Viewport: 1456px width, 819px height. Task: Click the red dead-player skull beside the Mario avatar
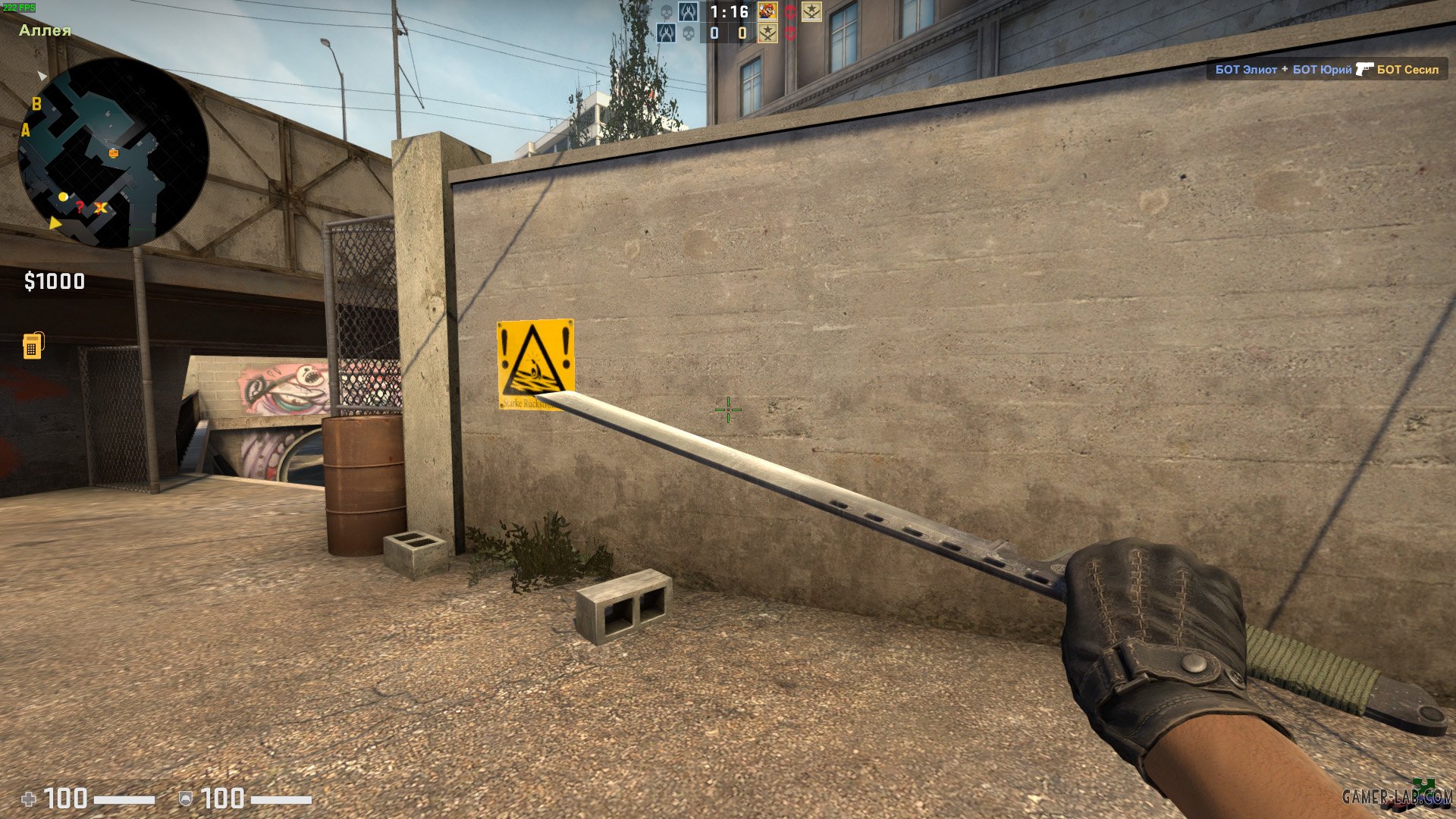tap(792, 13)
